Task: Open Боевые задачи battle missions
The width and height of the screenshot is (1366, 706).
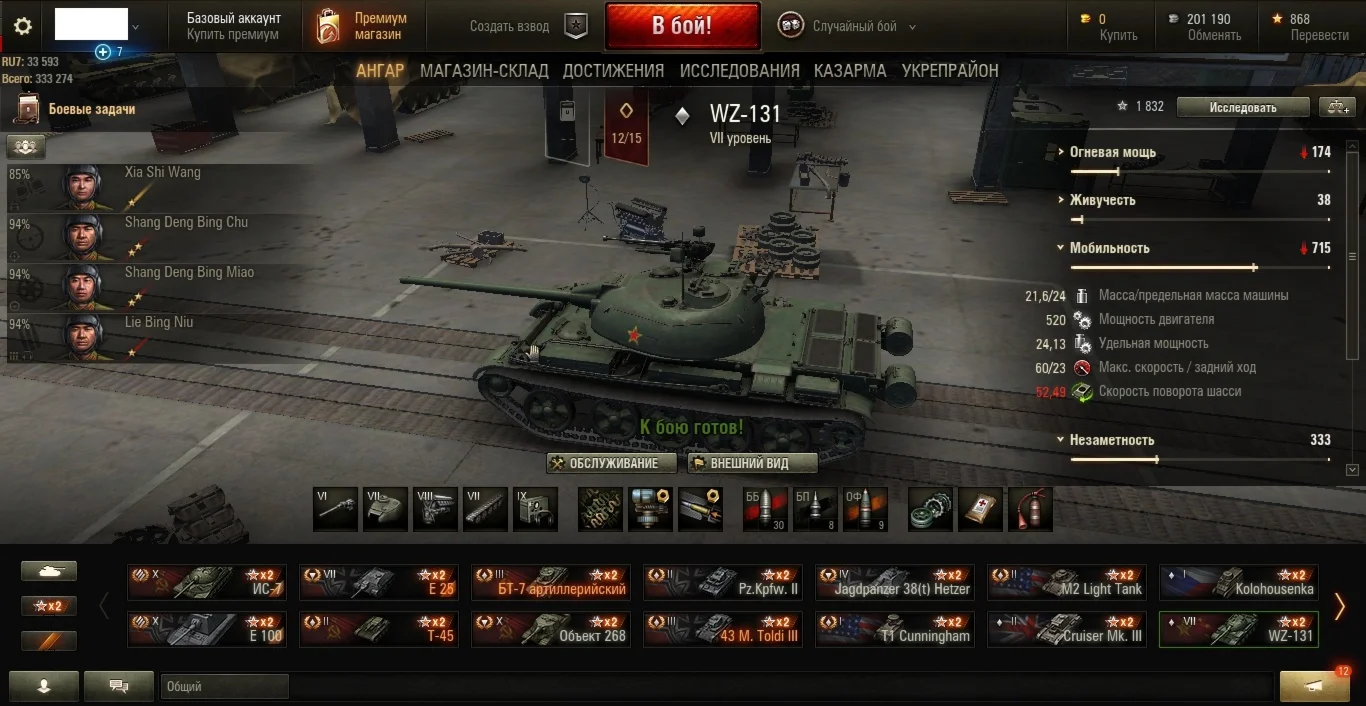Action: (91, 109)
